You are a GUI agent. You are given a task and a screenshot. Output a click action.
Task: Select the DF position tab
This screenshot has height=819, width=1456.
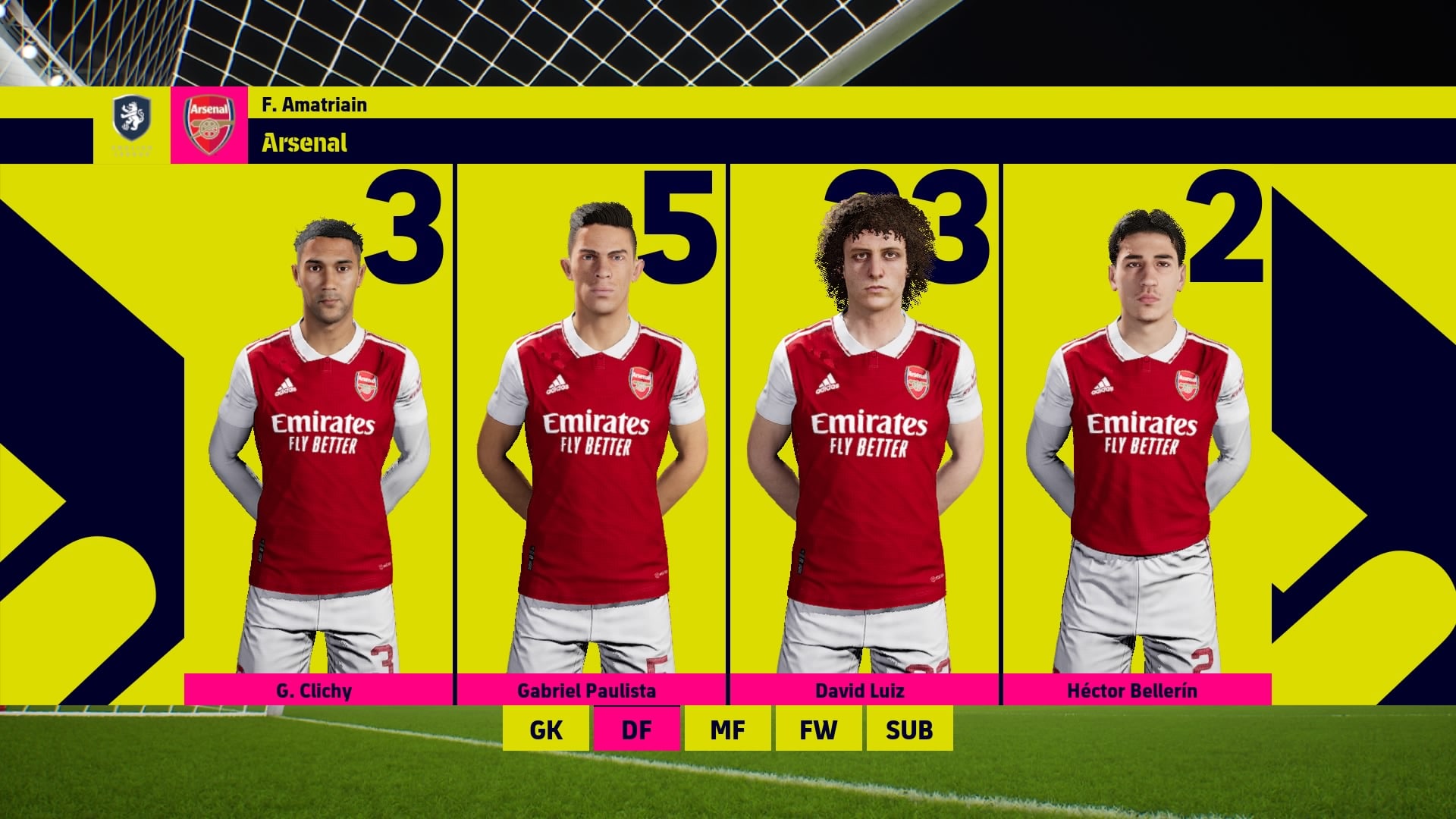pos(637,730)
